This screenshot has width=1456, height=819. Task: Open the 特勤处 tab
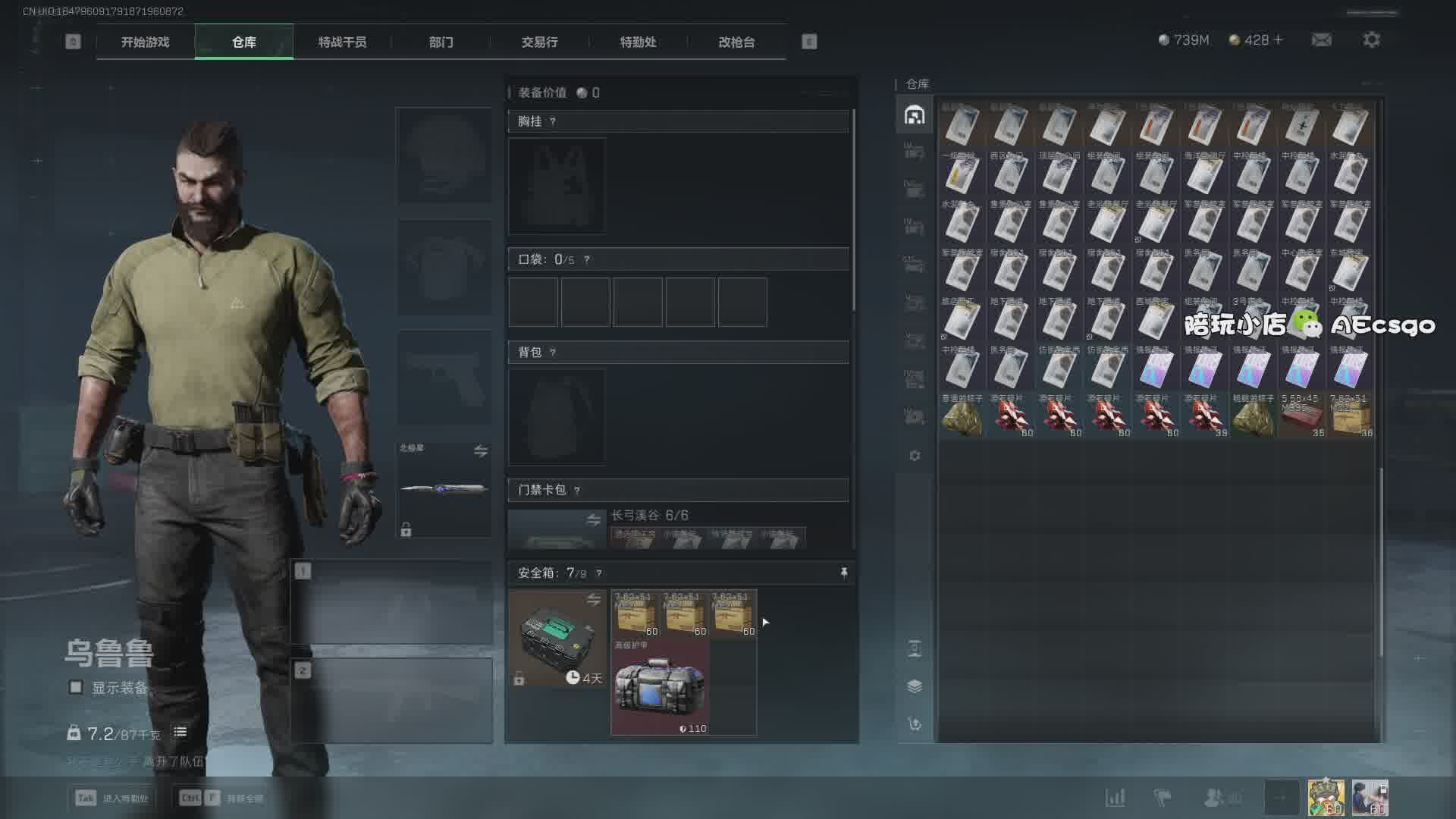pos(638,42)
